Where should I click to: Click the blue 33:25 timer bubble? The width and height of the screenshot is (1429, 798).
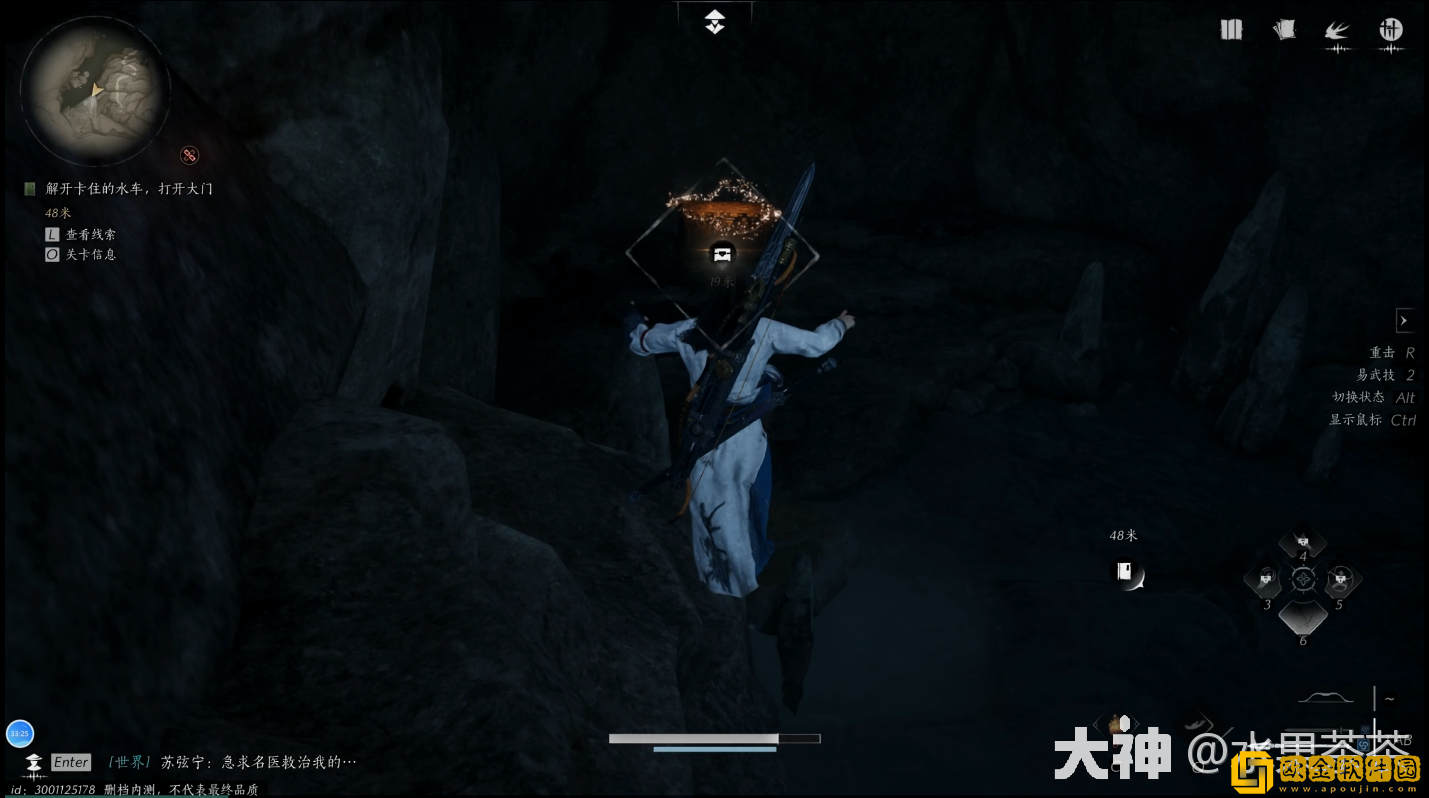pyautogui.click(x=20, y=734)
